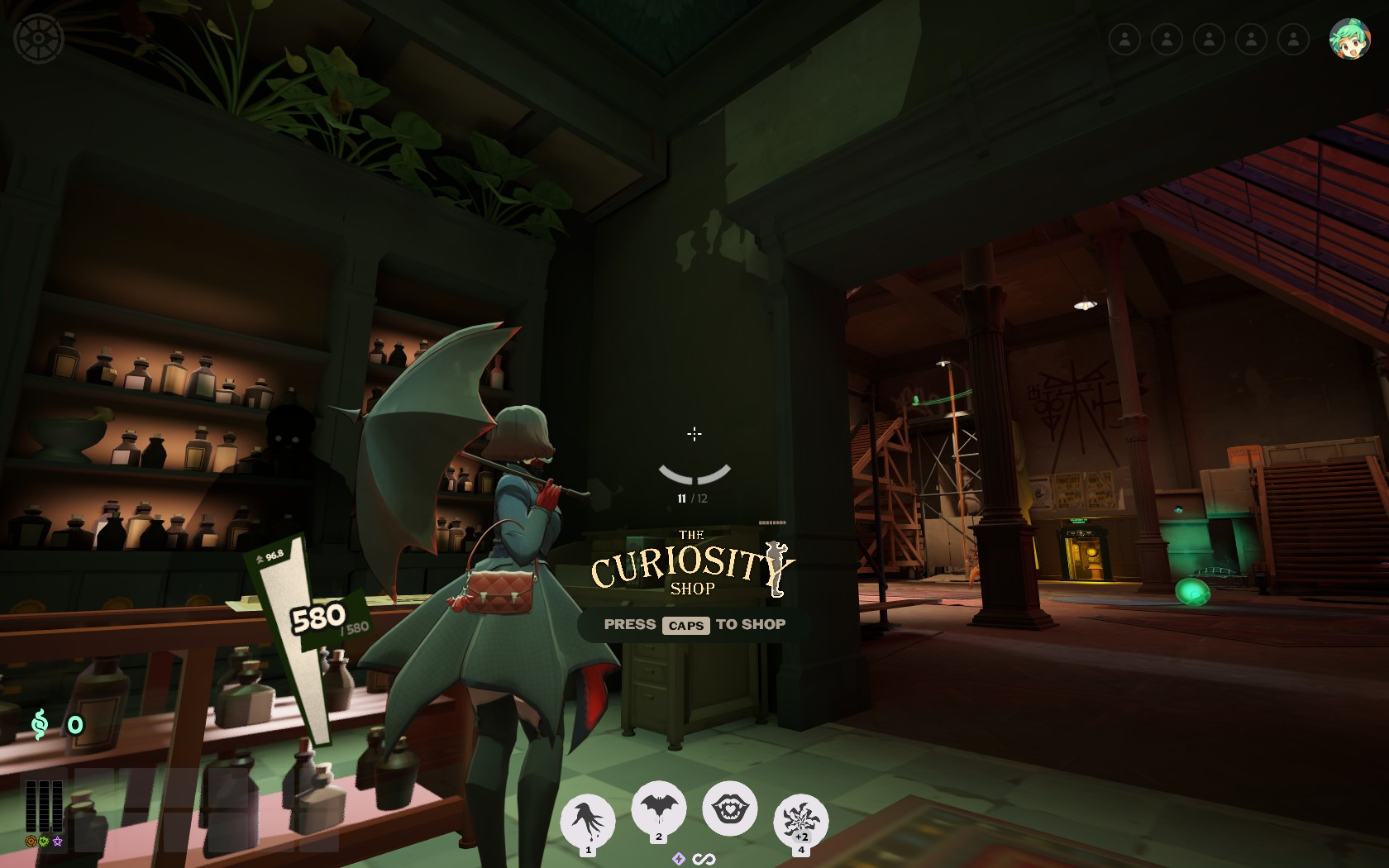The width and height of the screenshot is (1389, 868).
Task: Select the infinity symbol near the abilities
Action: 704,859
